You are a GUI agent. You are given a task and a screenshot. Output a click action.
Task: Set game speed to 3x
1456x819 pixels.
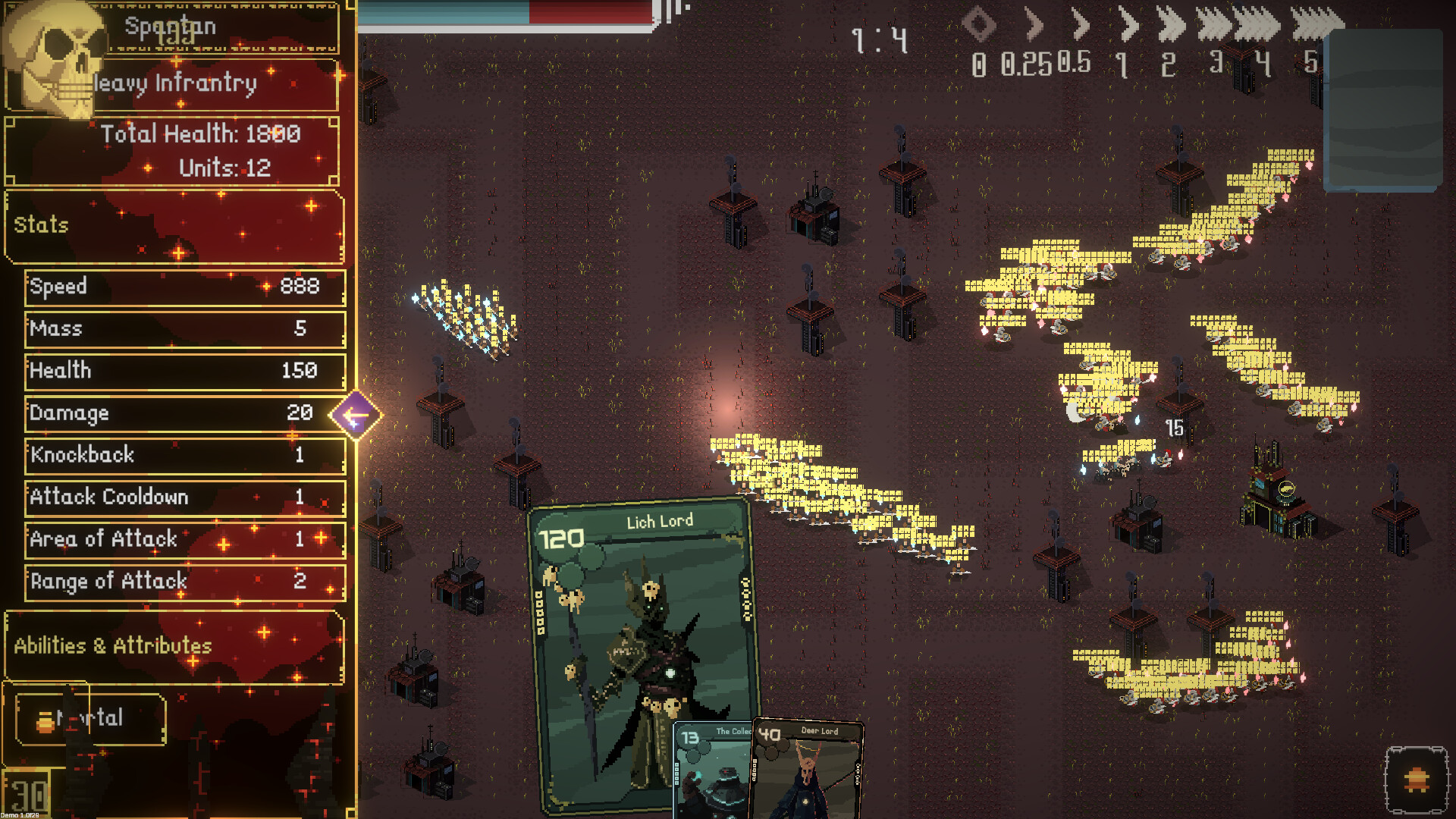coord(1214,27)
